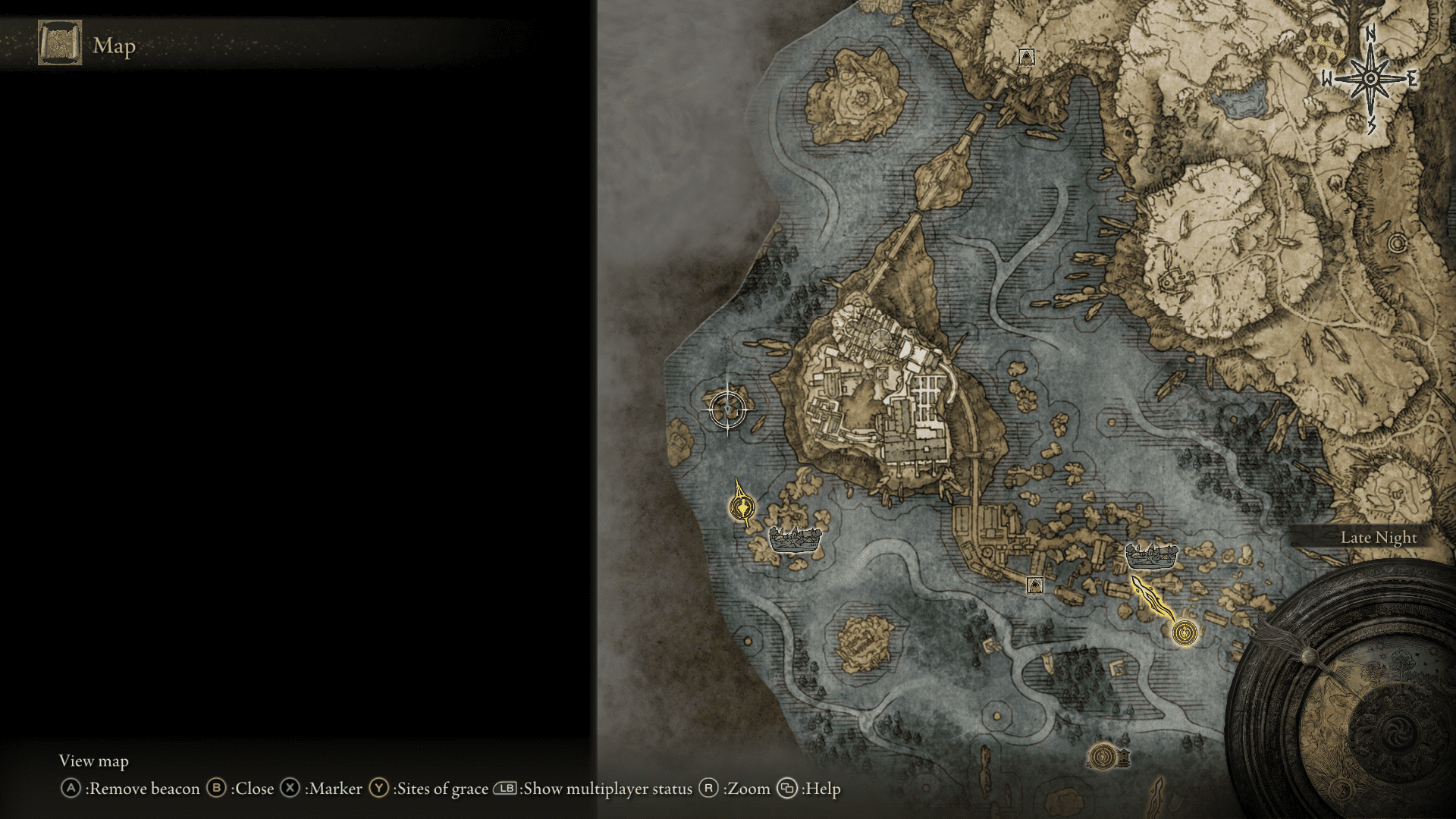Click the compass rose
The width and height of the screenshot is (1456, 819).
(1370, 79)
